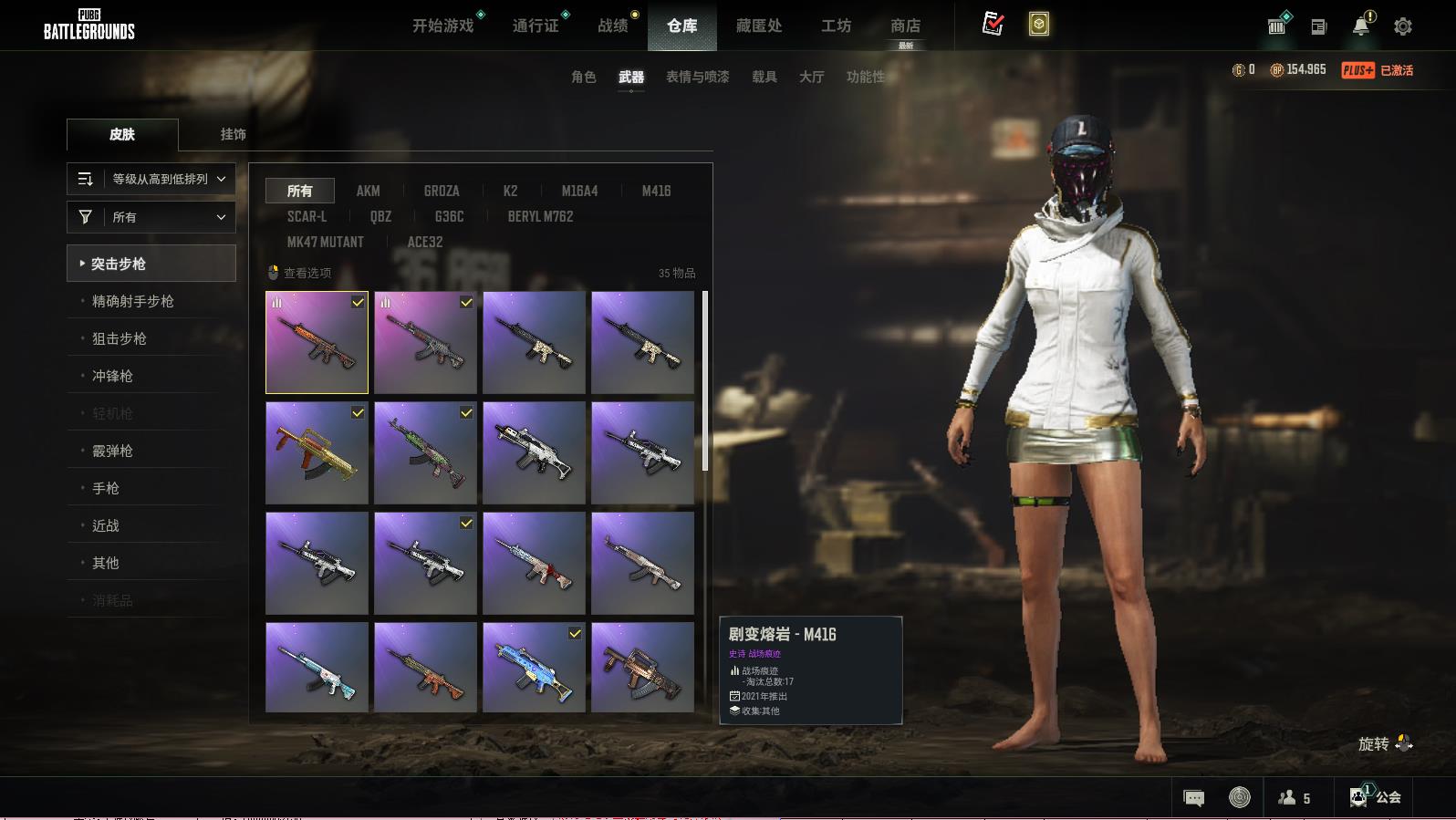Open the 战绩 career page
Screen dimensions: 1456x820
613,26
